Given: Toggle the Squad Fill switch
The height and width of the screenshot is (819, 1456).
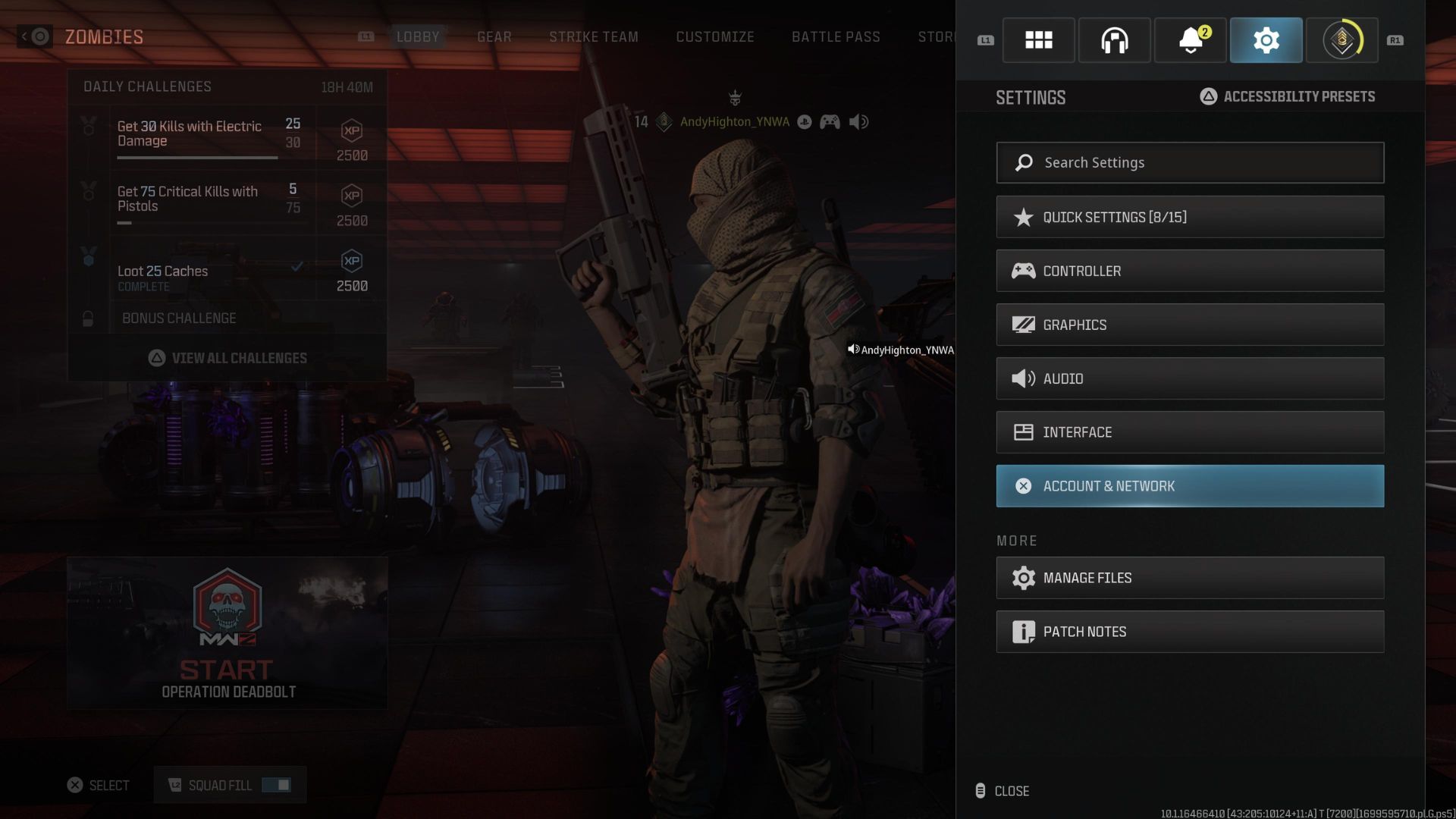Looking at the screenshot, I should pyautogui.click(x=276, y=785).
